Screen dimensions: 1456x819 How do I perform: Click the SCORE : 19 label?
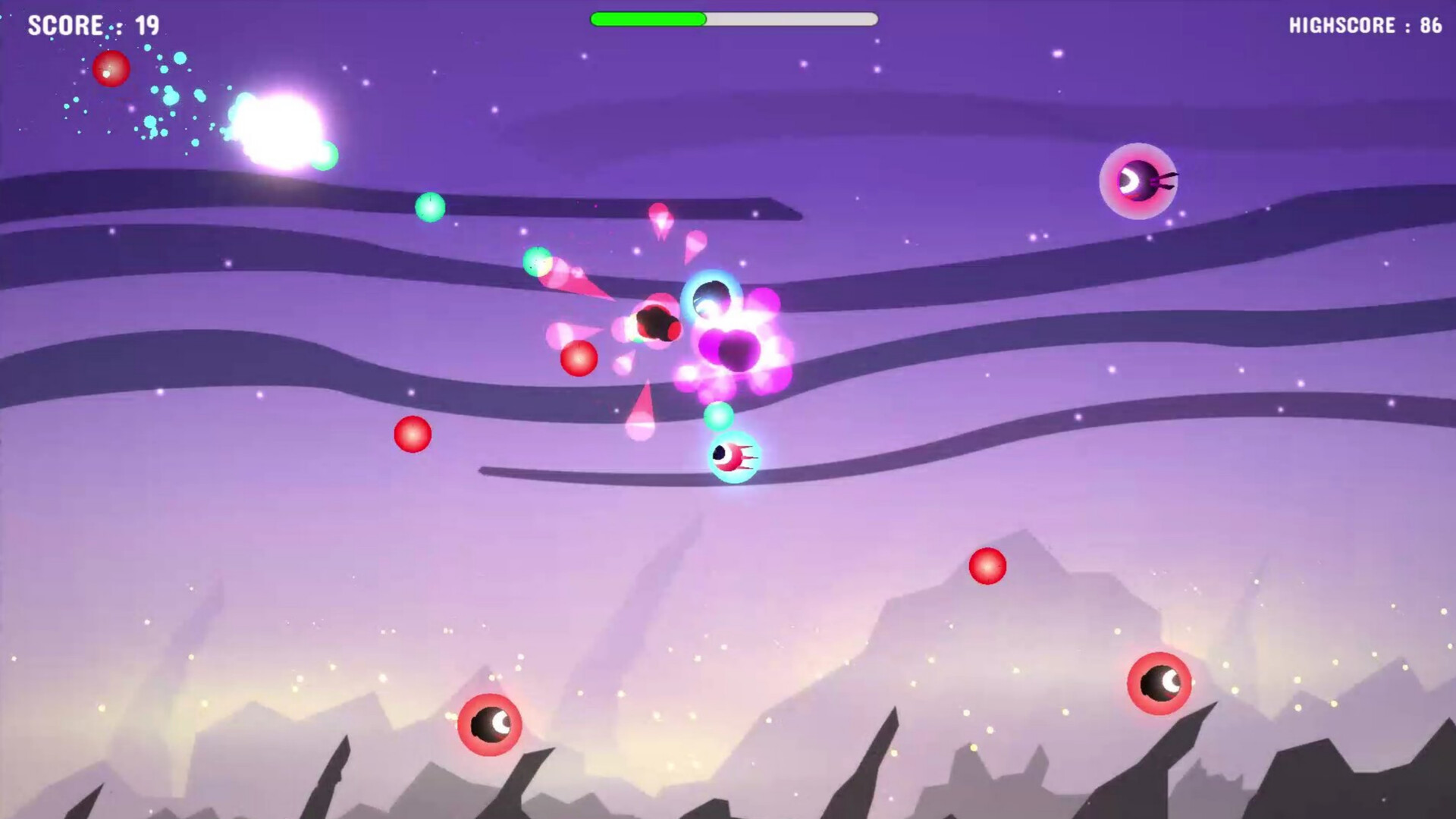click(91, 26)
